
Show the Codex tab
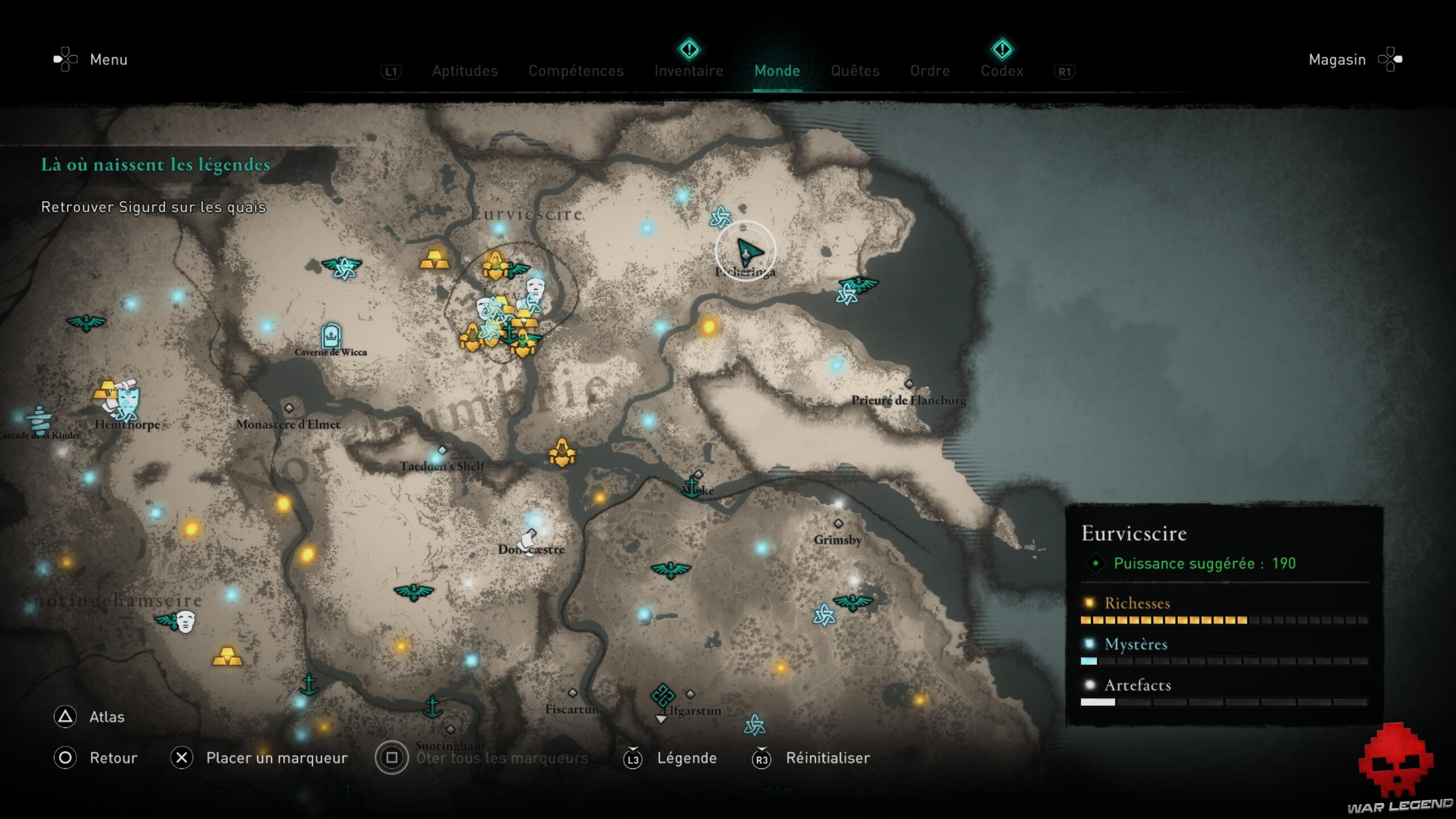1002,71
